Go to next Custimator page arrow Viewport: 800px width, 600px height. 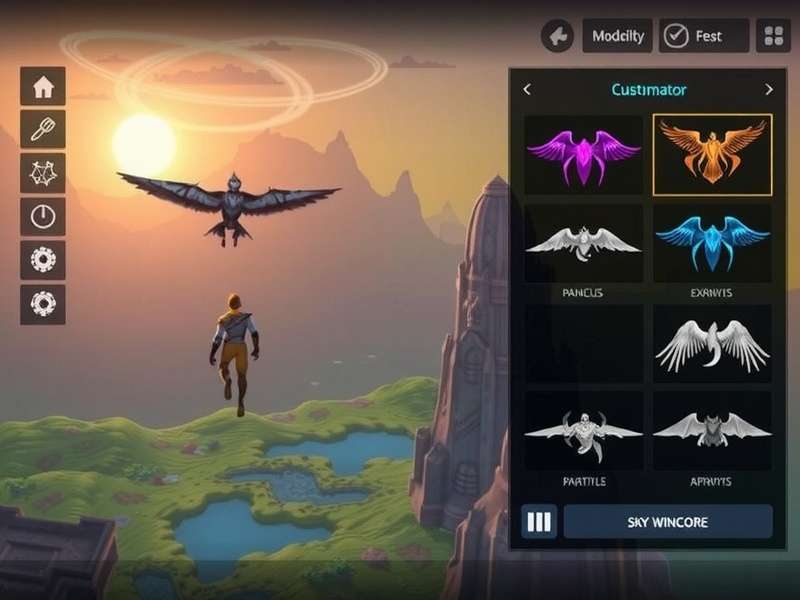tap(769, 90)
